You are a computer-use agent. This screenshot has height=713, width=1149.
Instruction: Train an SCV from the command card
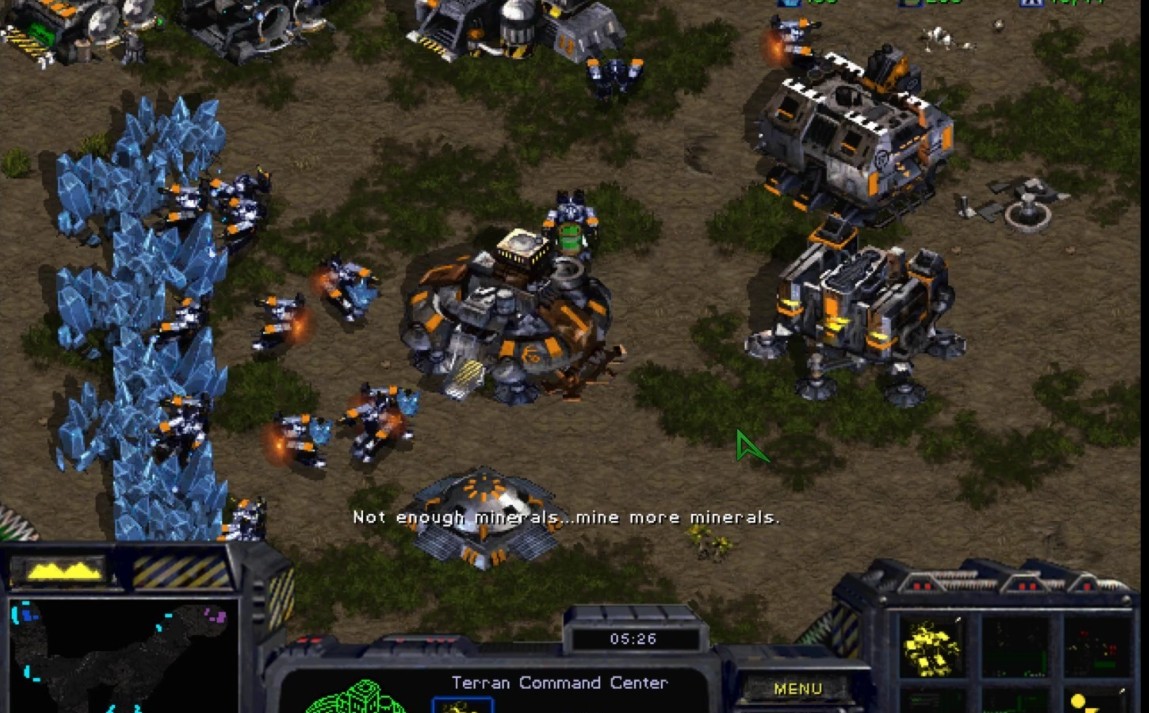932,647
